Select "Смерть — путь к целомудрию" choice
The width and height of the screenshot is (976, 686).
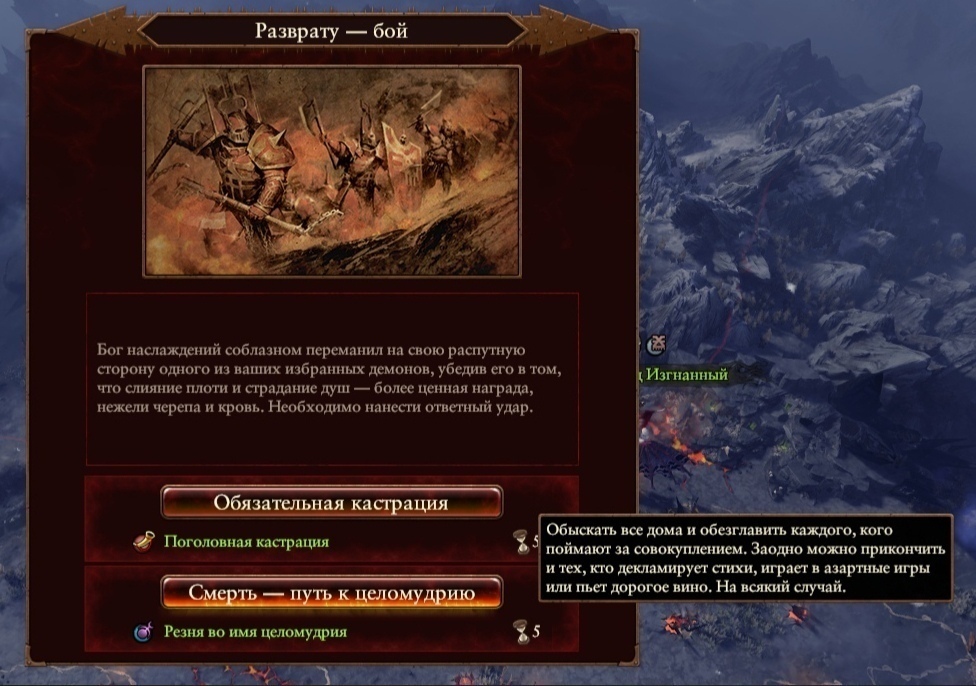[331, 593]
